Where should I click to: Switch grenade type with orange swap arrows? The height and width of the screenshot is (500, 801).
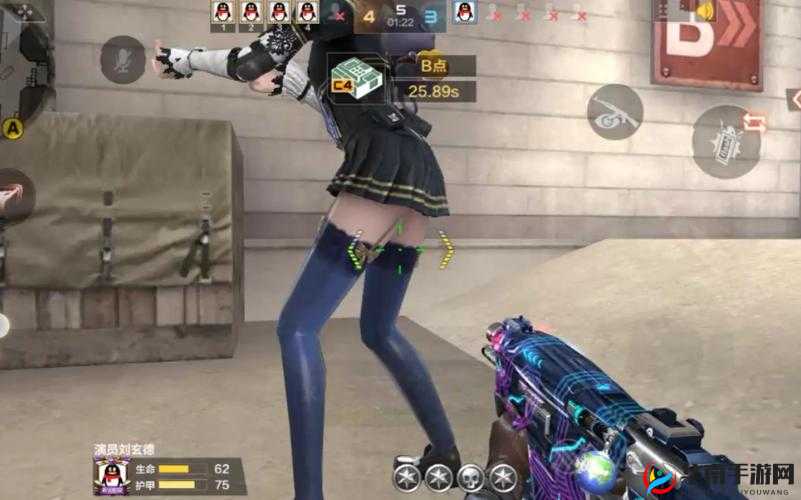(x=755, y=121)
